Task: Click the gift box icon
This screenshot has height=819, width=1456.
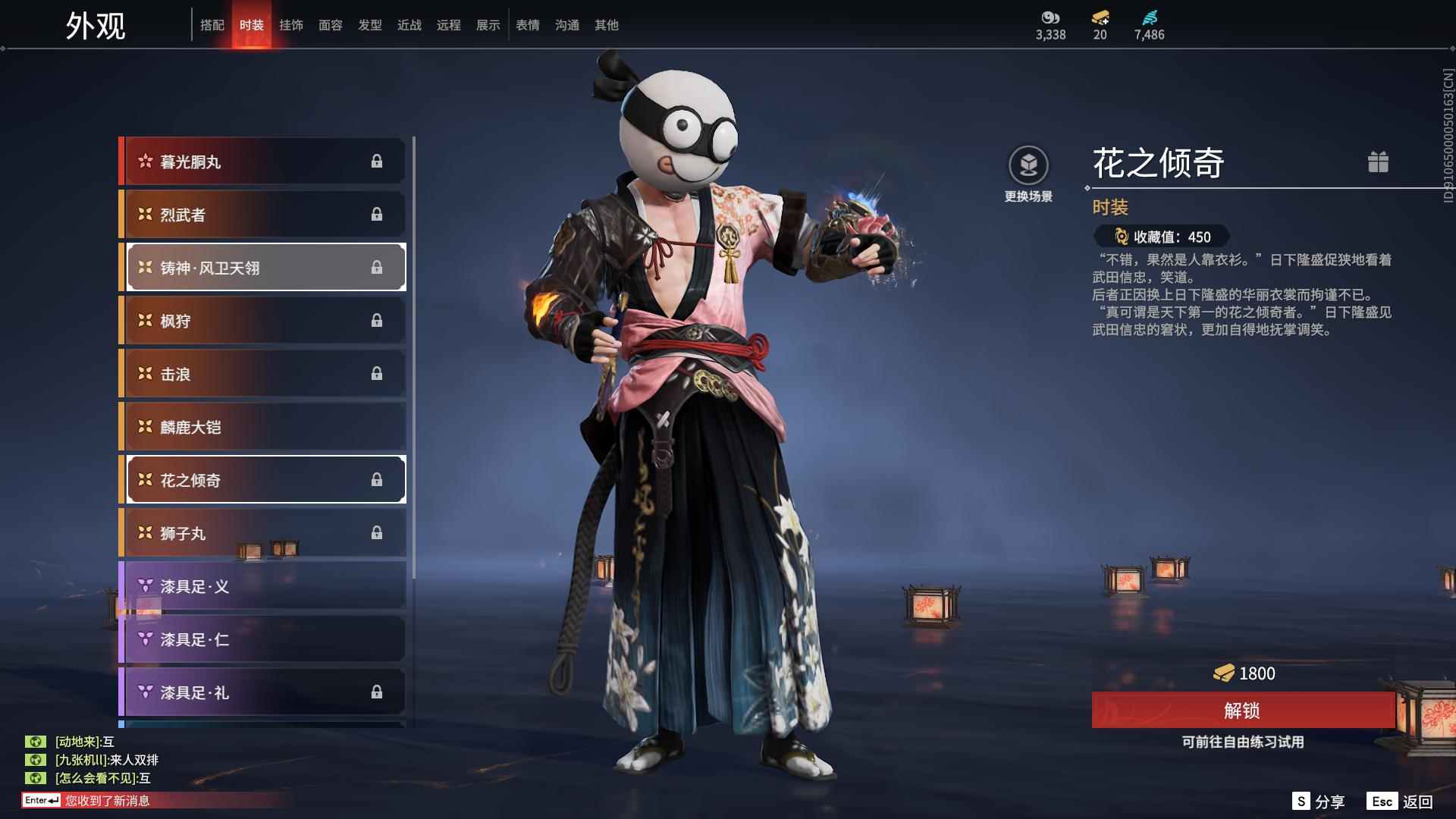Action: tap(1378, 162)
